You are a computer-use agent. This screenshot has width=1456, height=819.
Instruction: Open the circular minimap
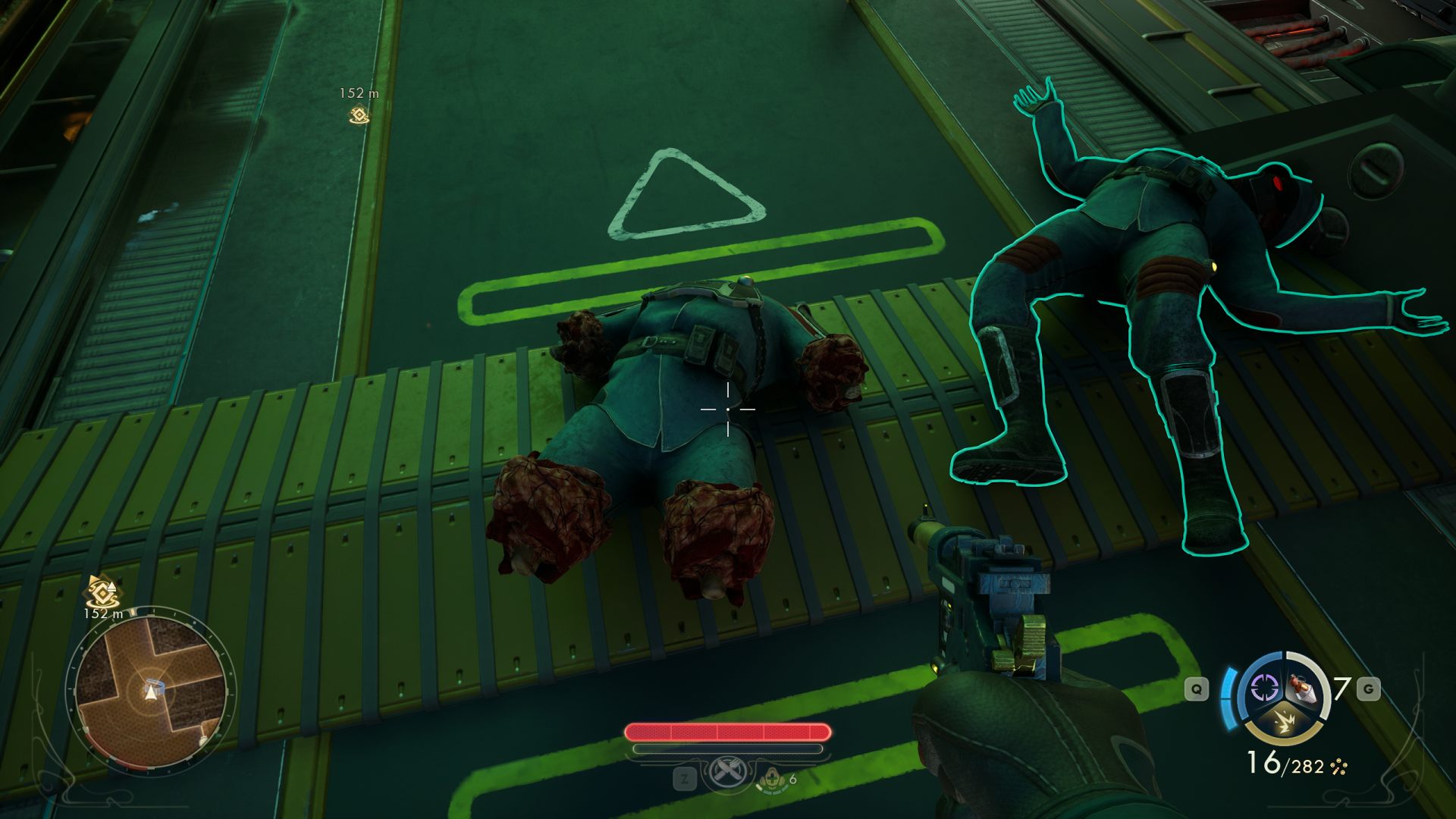click(x=151, y=691)
